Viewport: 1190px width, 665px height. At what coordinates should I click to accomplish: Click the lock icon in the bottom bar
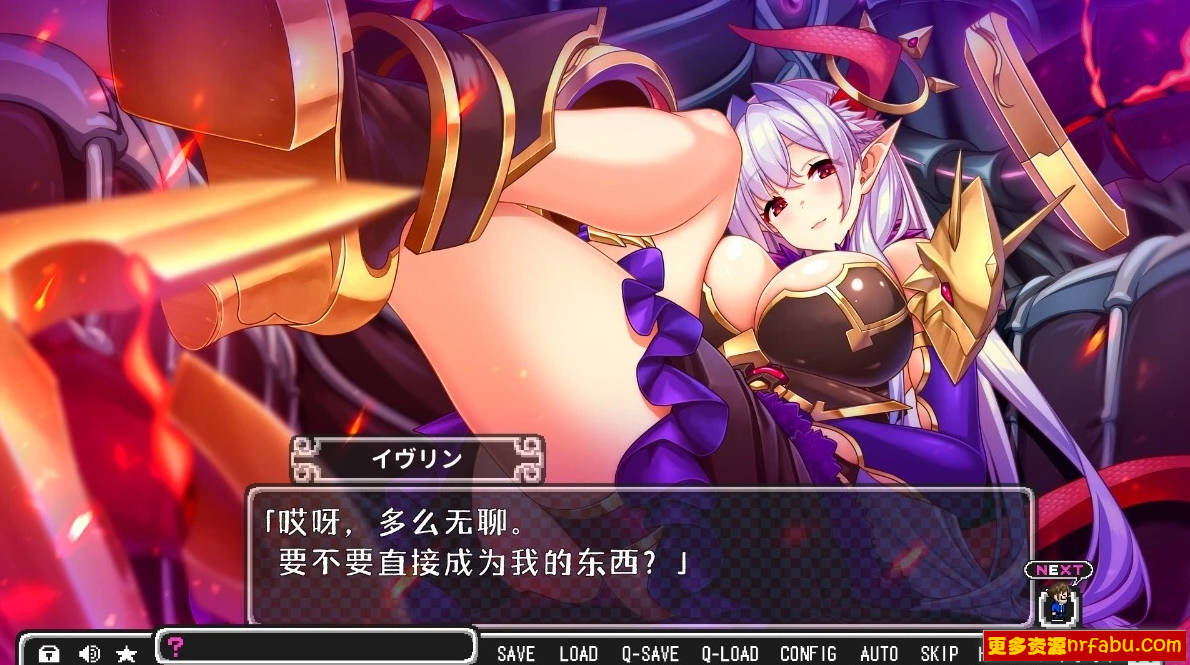click(x=49, y=654)
